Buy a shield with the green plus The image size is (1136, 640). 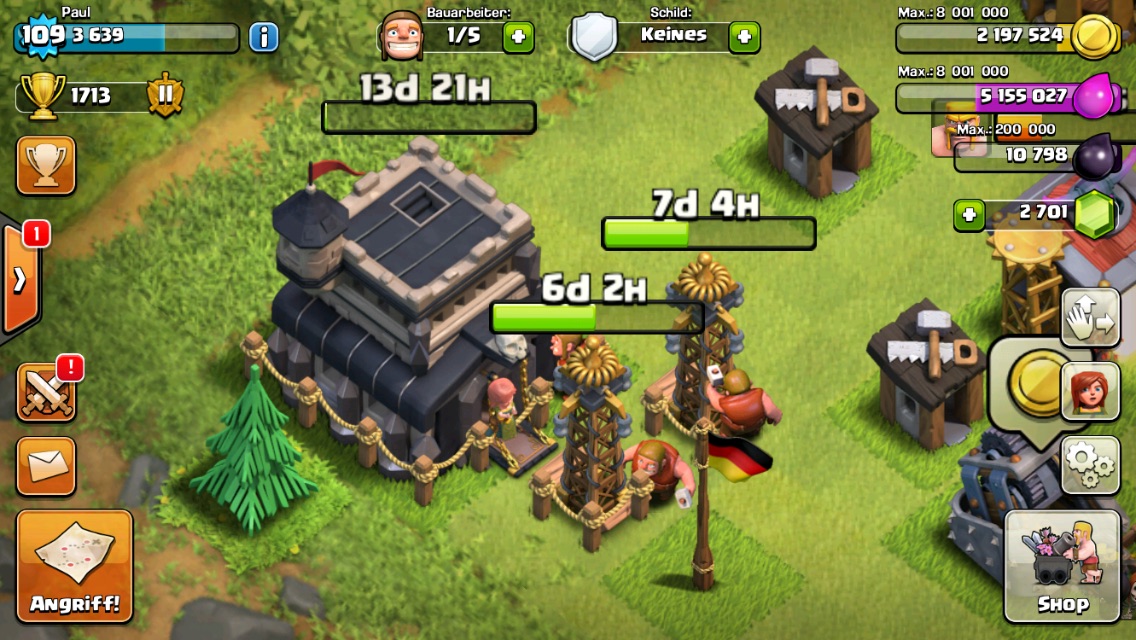pos(744,38)
